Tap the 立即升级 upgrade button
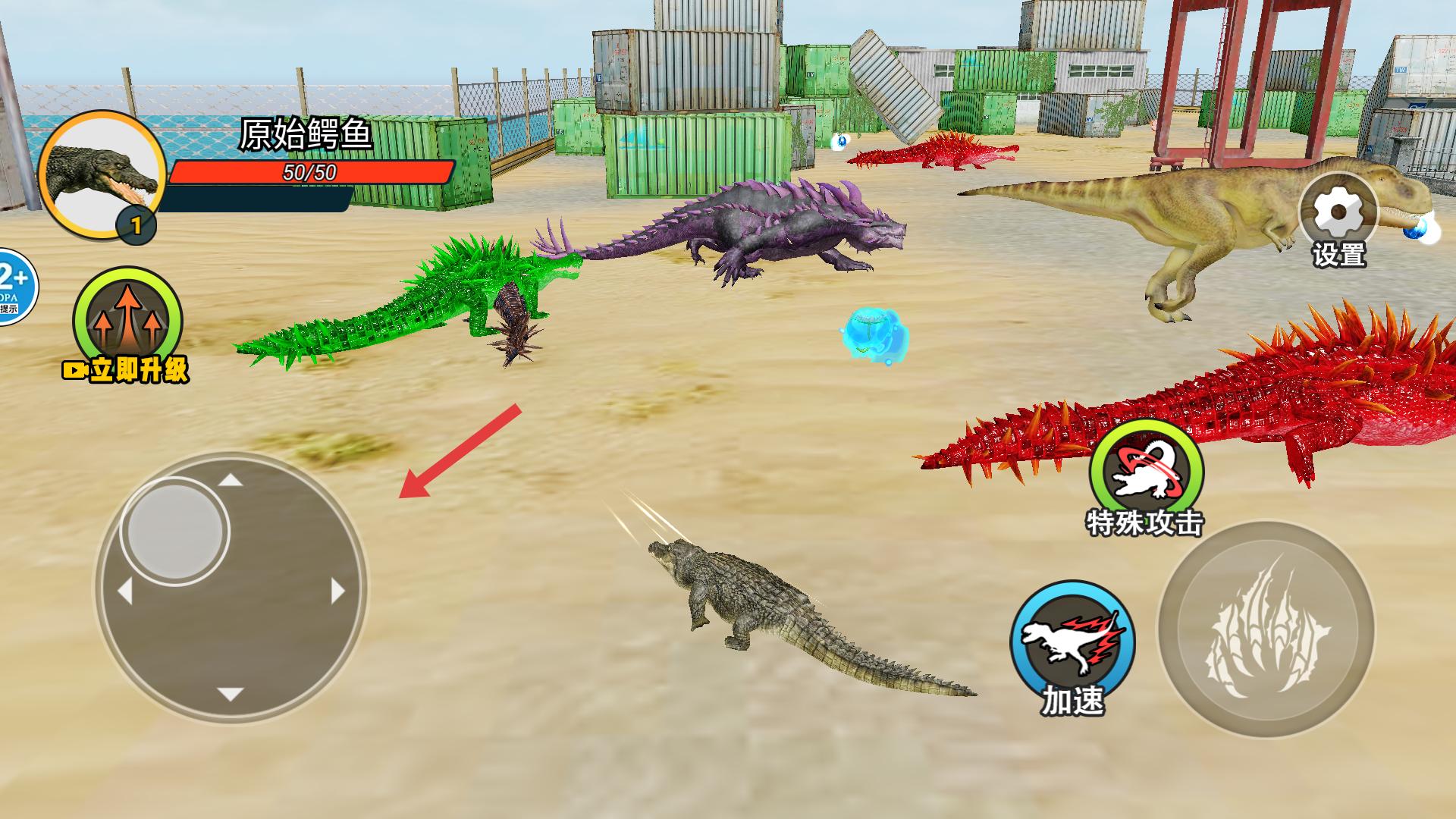Image resolution: width=1456 pixels, height=819 pixels. pos(127,323)
